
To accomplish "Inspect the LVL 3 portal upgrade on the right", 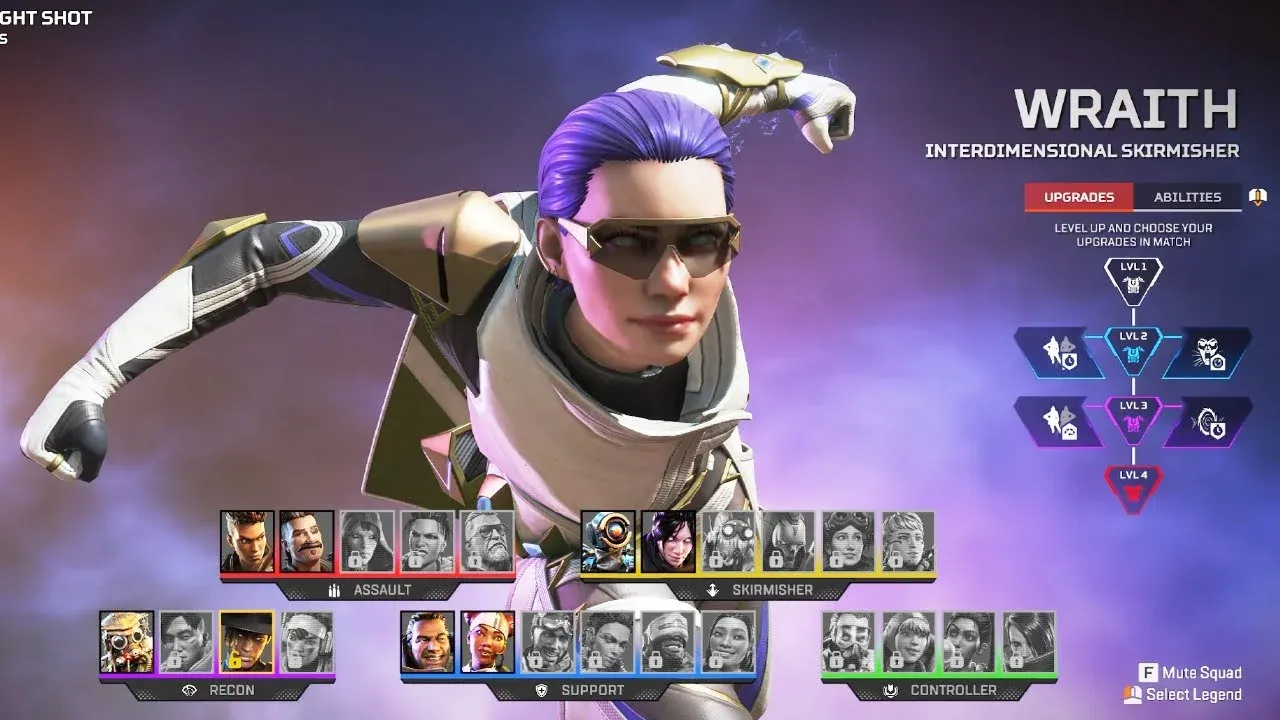I will [1206, 421].
